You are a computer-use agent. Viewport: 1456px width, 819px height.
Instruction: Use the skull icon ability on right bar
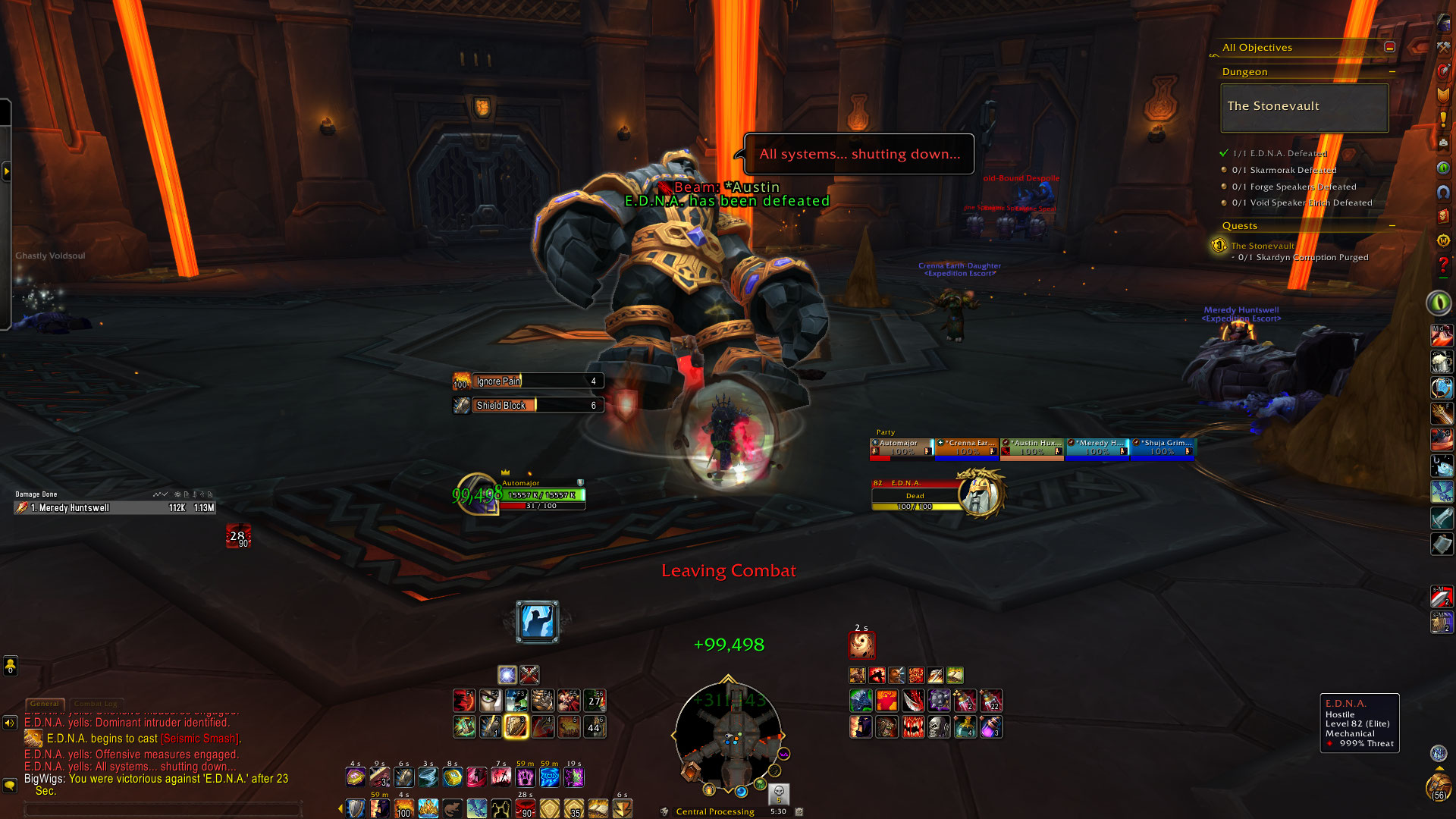pyautogui.click(x=939, y=727)
